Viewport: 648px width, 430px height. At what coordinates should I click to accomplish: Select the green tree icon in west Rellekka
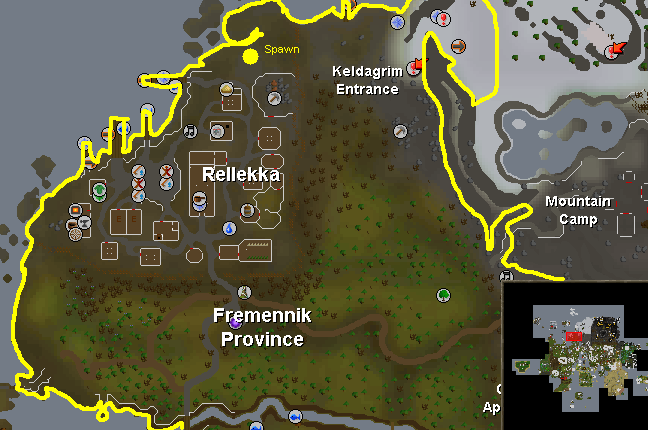[x=99, y=188]
